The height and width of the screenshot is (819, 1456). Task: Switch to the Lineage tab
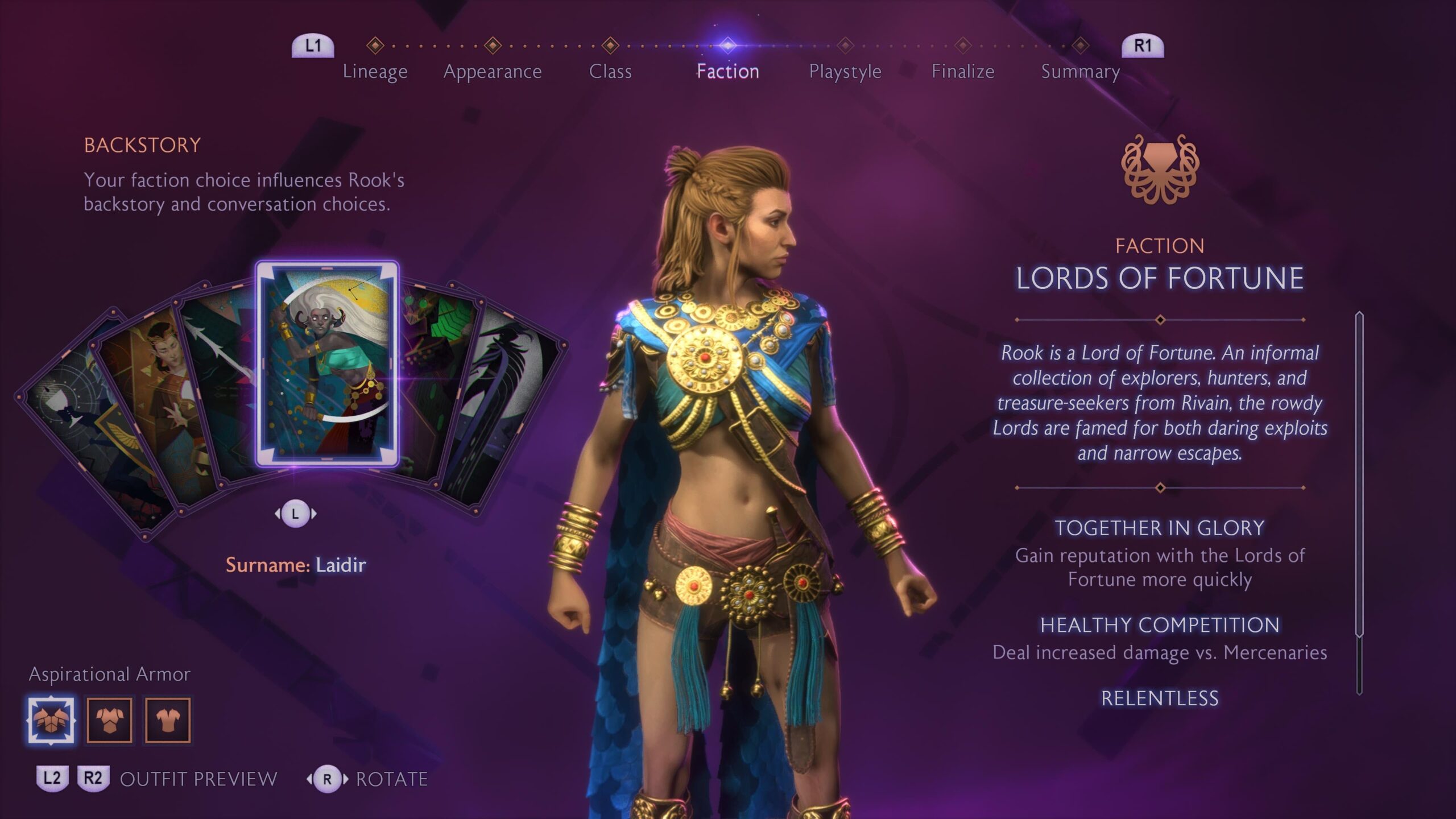click(375, 71)
